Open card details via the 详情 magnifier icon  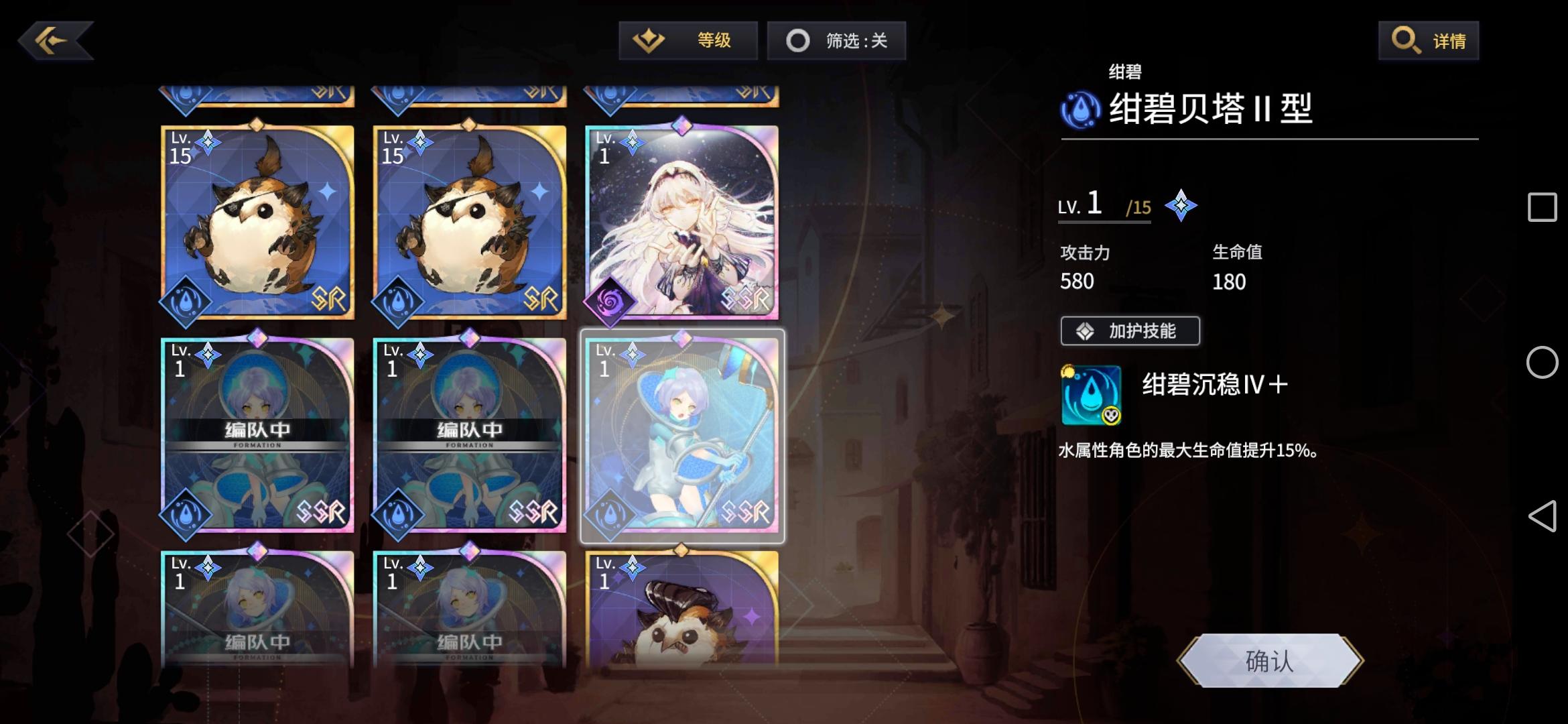pos(1406,40)
